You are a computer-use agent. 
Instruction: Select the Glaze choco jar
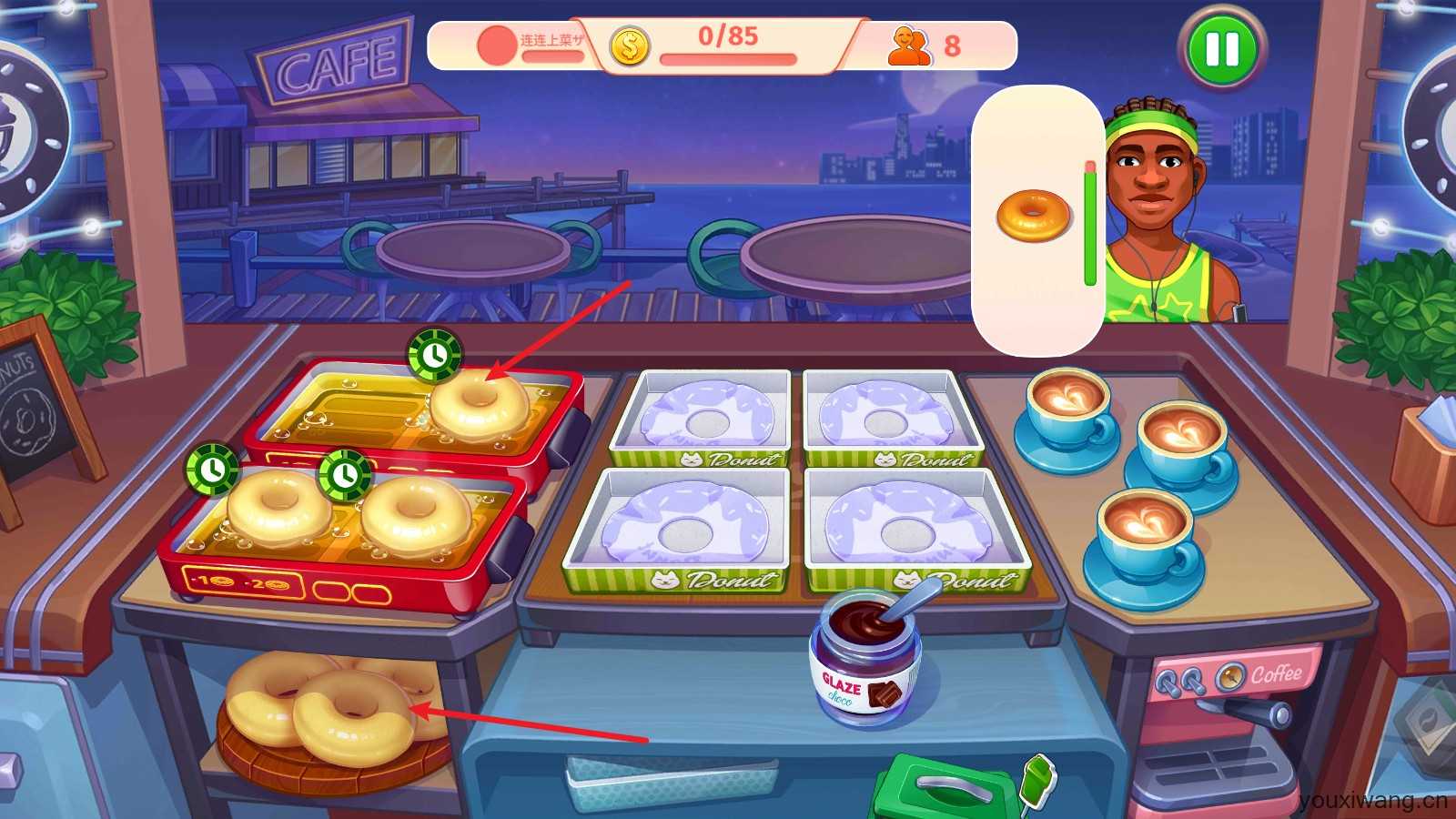[864, 657]
